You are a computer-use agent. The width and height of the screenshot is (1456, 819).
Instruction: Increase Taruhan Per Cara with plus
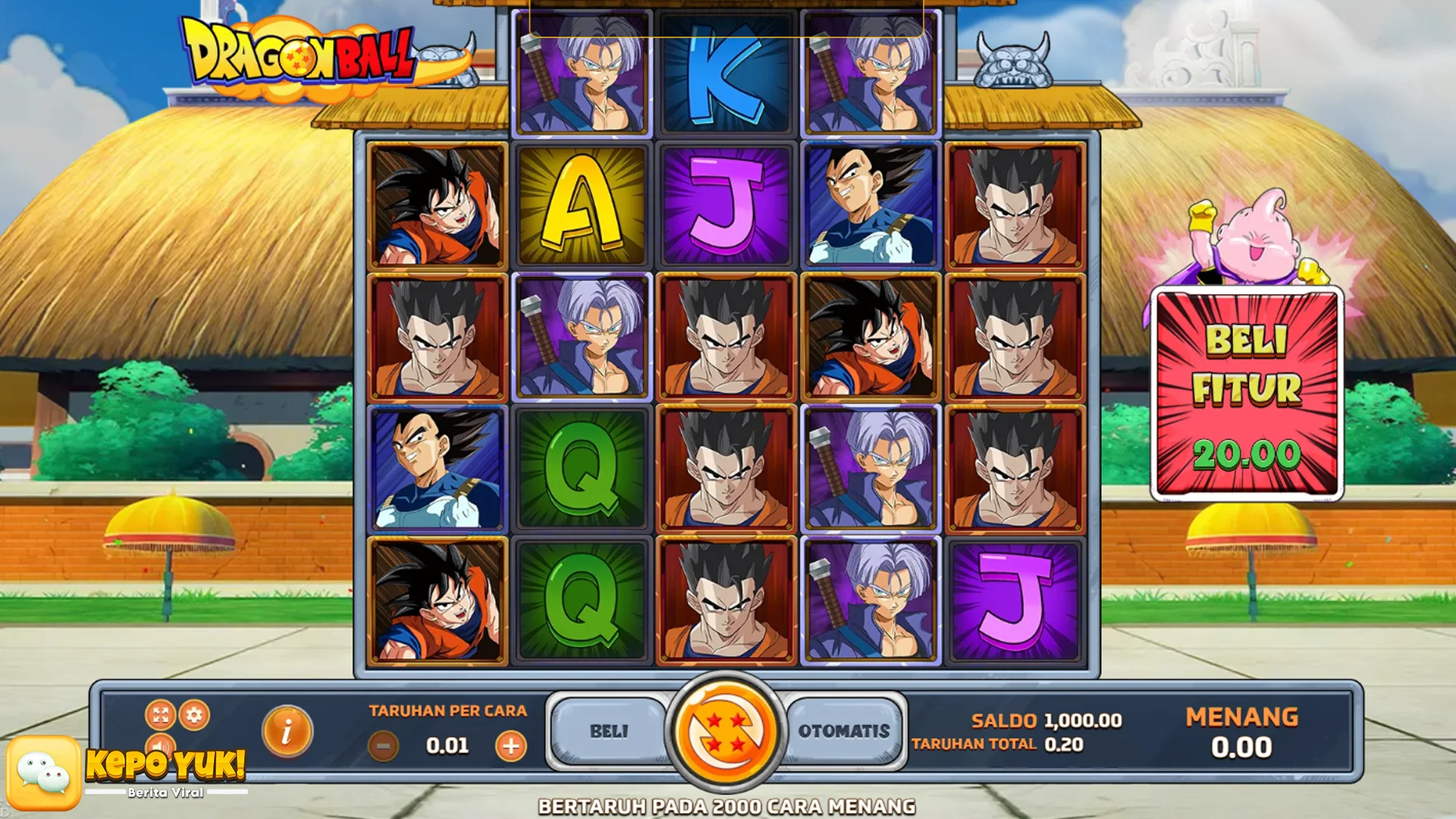point(513,745)
